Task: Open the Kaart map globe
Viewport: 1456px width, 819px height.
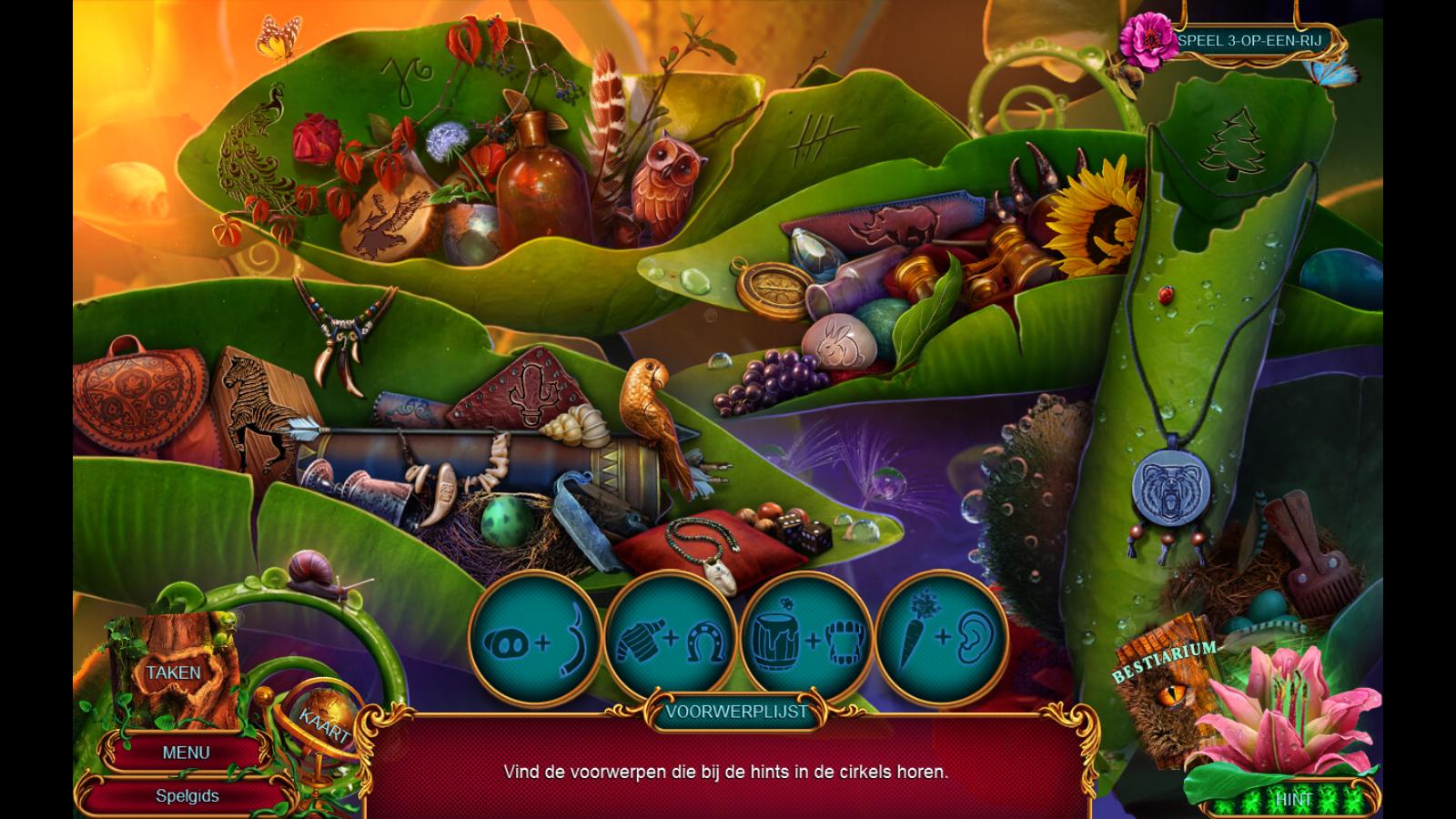Action: (x=325, y=723)
